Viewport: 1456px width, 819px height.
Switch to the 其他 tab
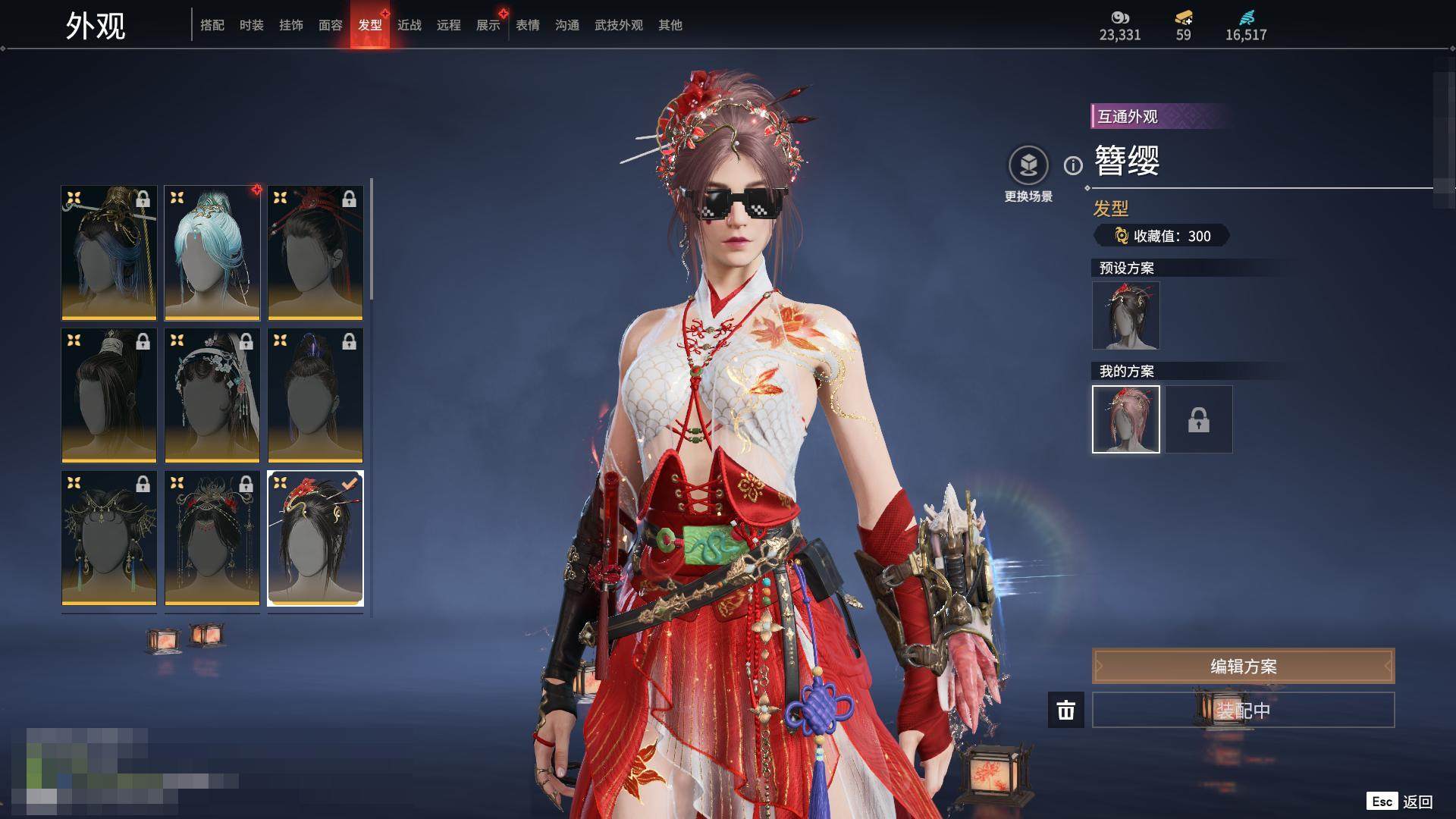[670, 25]
